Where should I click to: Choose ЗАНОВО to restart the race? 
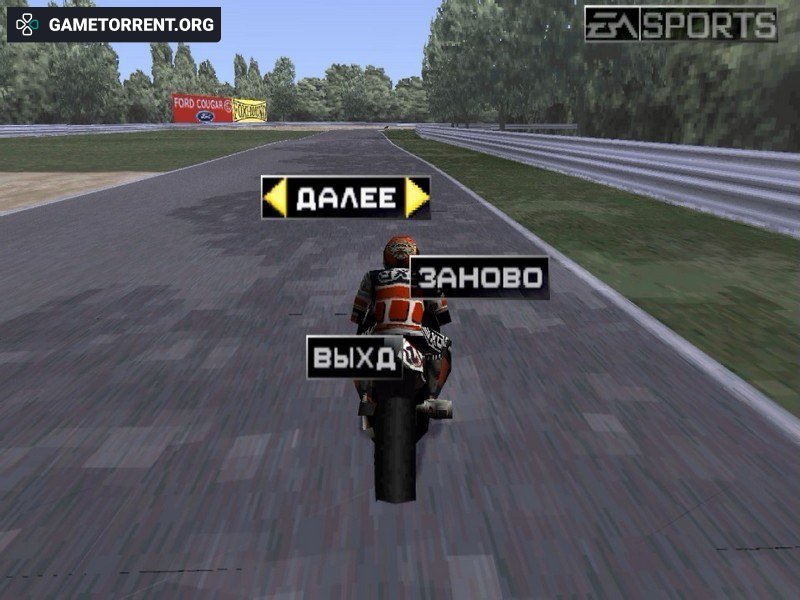[x=480, y=278]
